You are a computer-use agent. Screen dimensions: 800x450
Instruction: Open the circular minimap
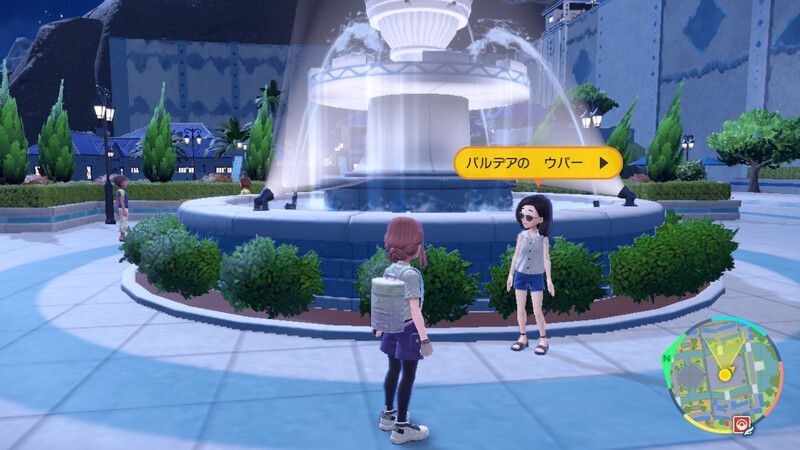coord(723,373)
